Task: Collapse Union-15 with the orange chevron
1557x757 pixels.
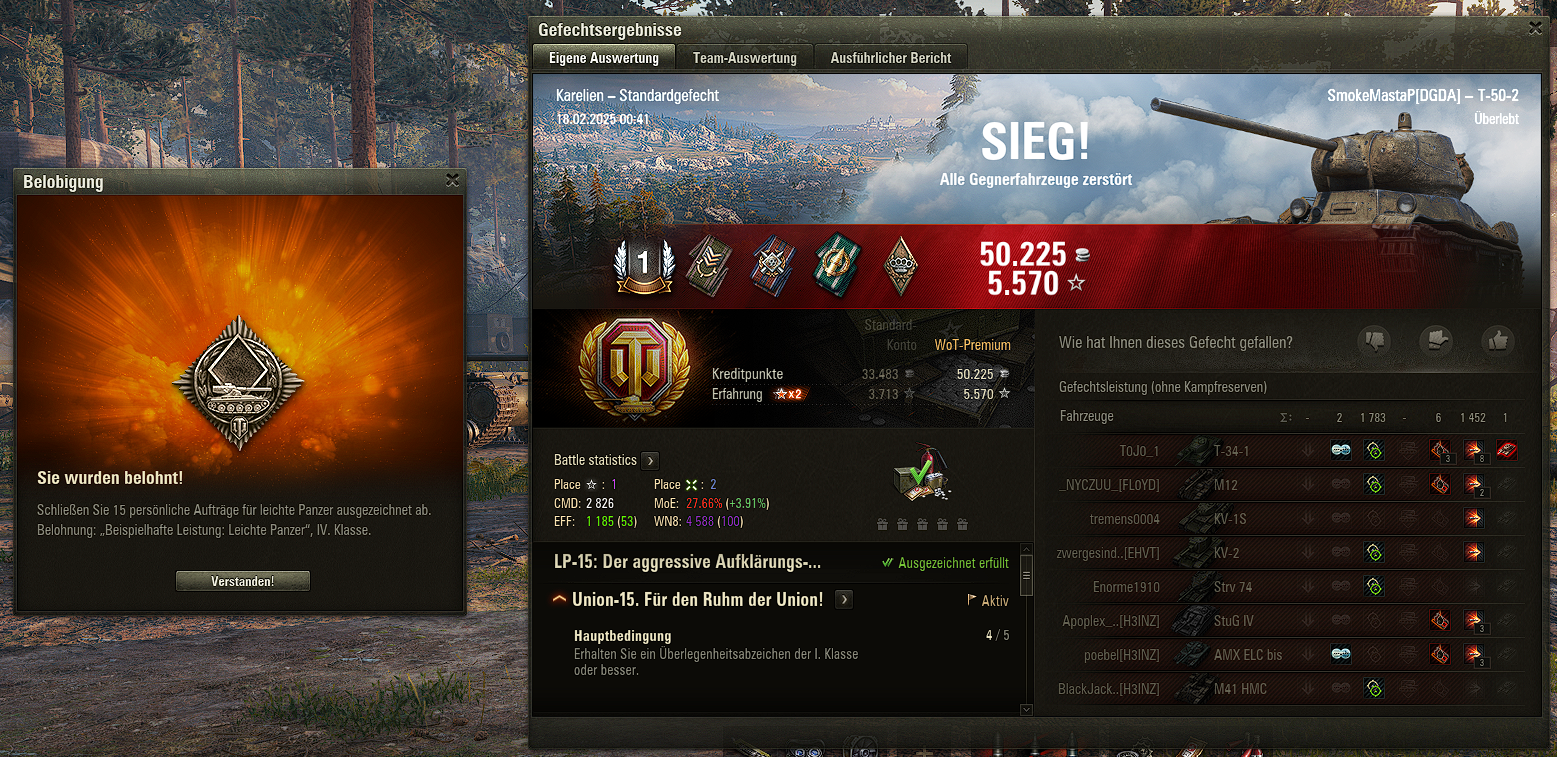Action: (x=560, y=598)
